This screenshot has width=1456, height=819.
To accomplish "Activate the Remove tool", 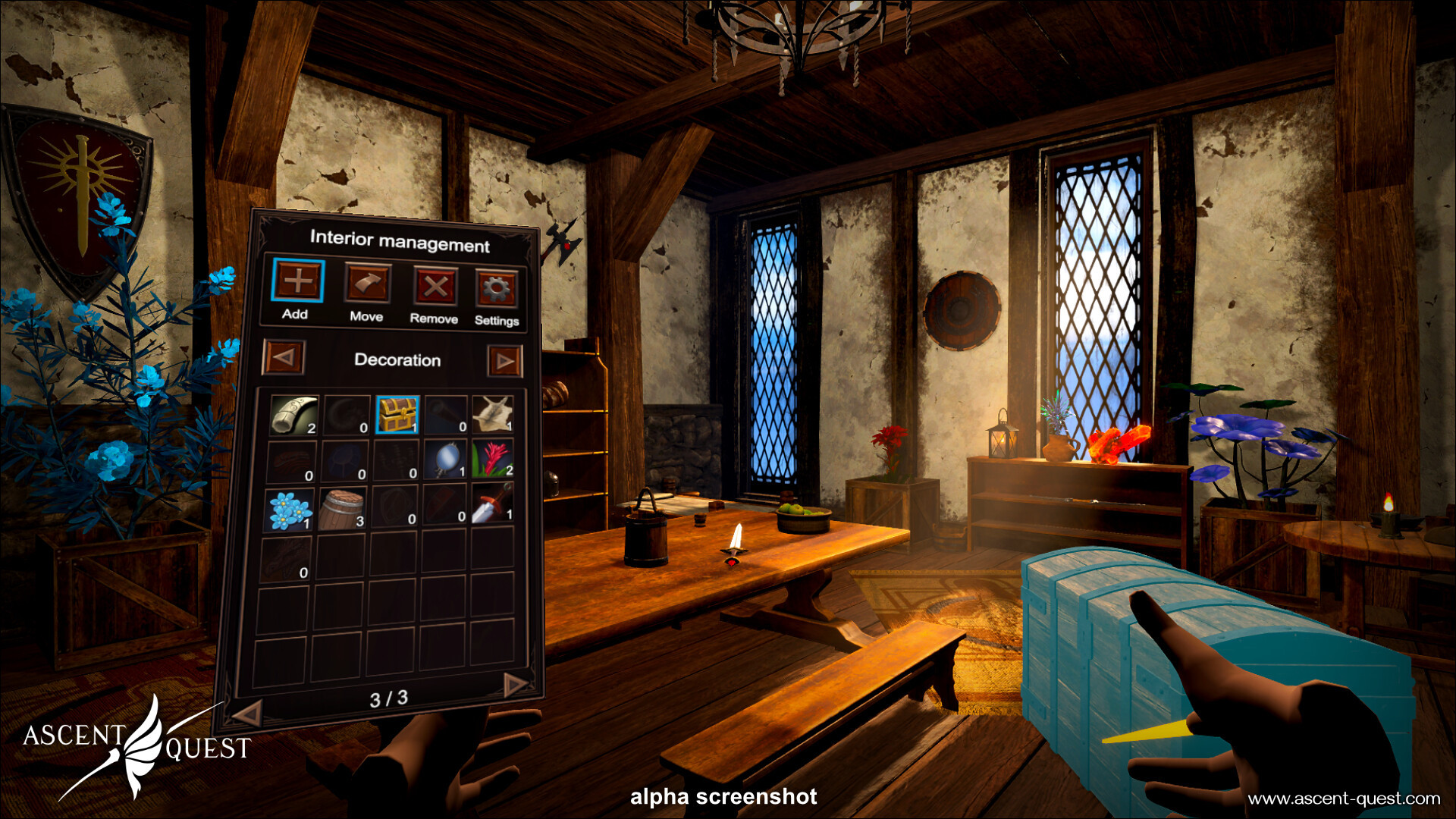I will click(x=435, y=287).
